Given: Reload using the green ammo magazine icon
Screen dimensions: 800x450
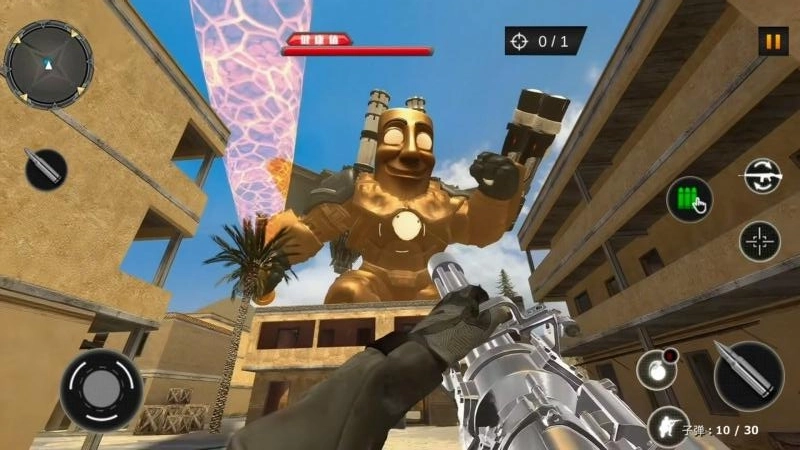Looking at the screenshot, I should coord(689,199).
